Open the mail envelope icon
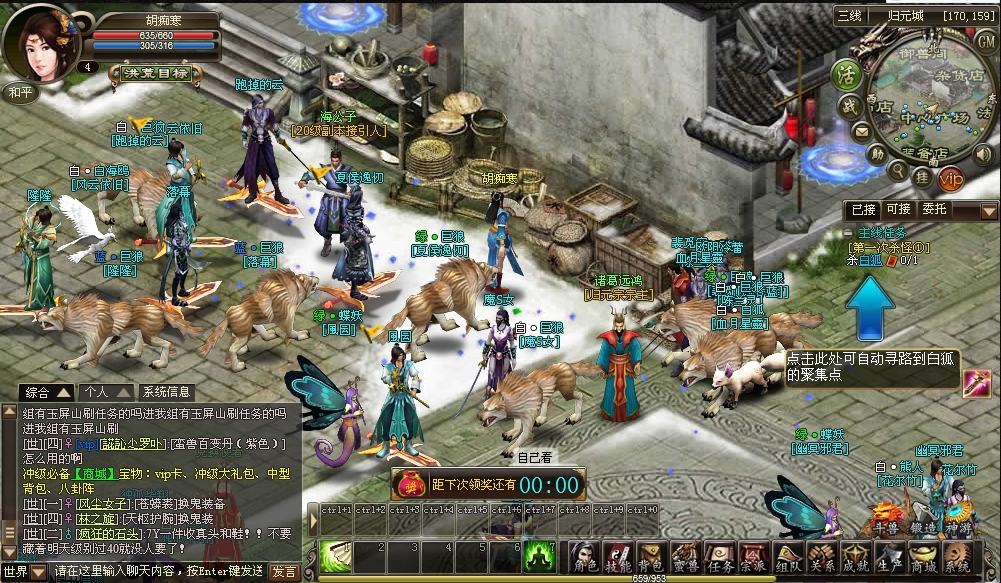 [x=860, y=131]
